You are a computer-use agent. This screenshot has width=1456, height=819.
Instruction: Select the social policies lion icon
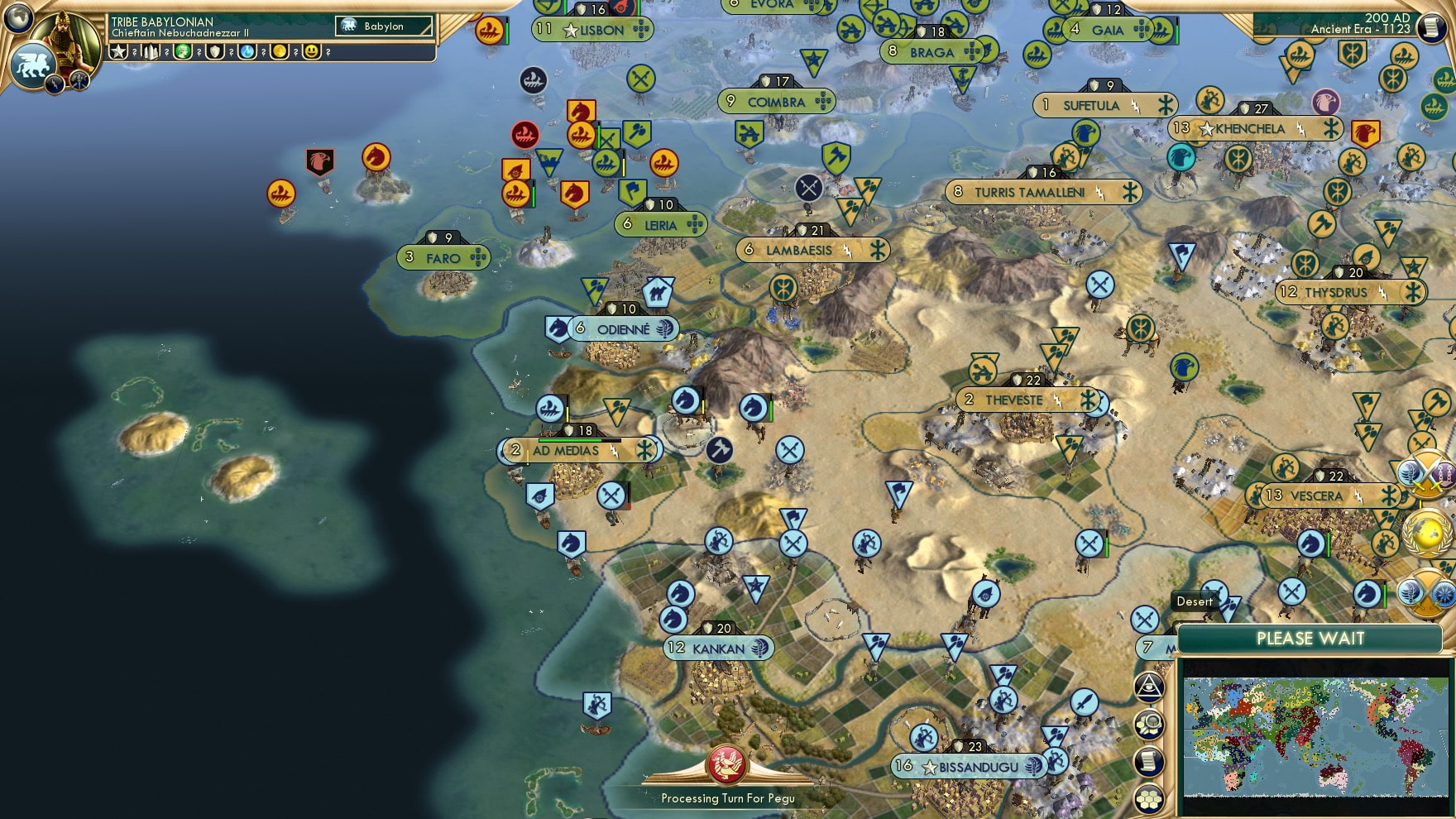(x=33, y=66)
